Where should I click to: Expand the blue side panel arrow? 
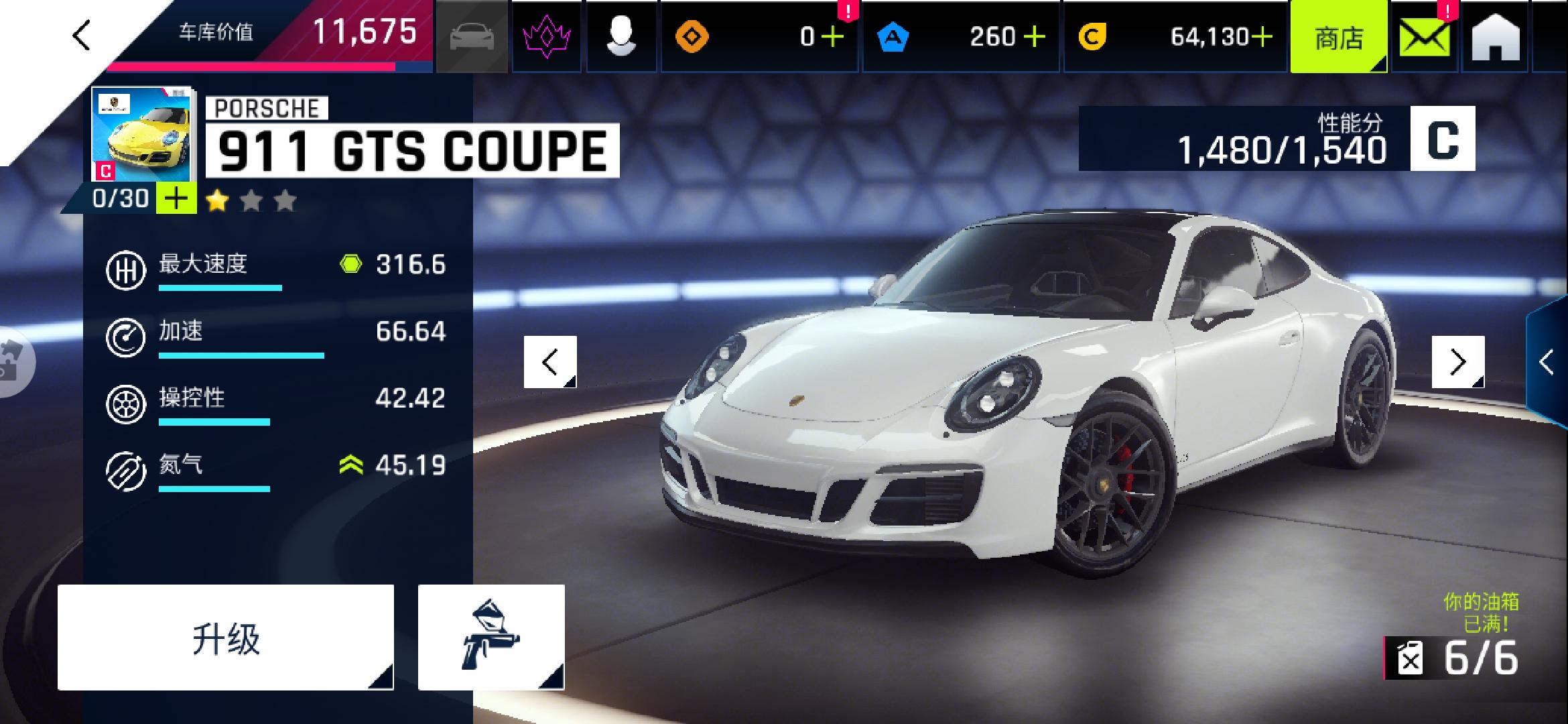[1547, 362]
